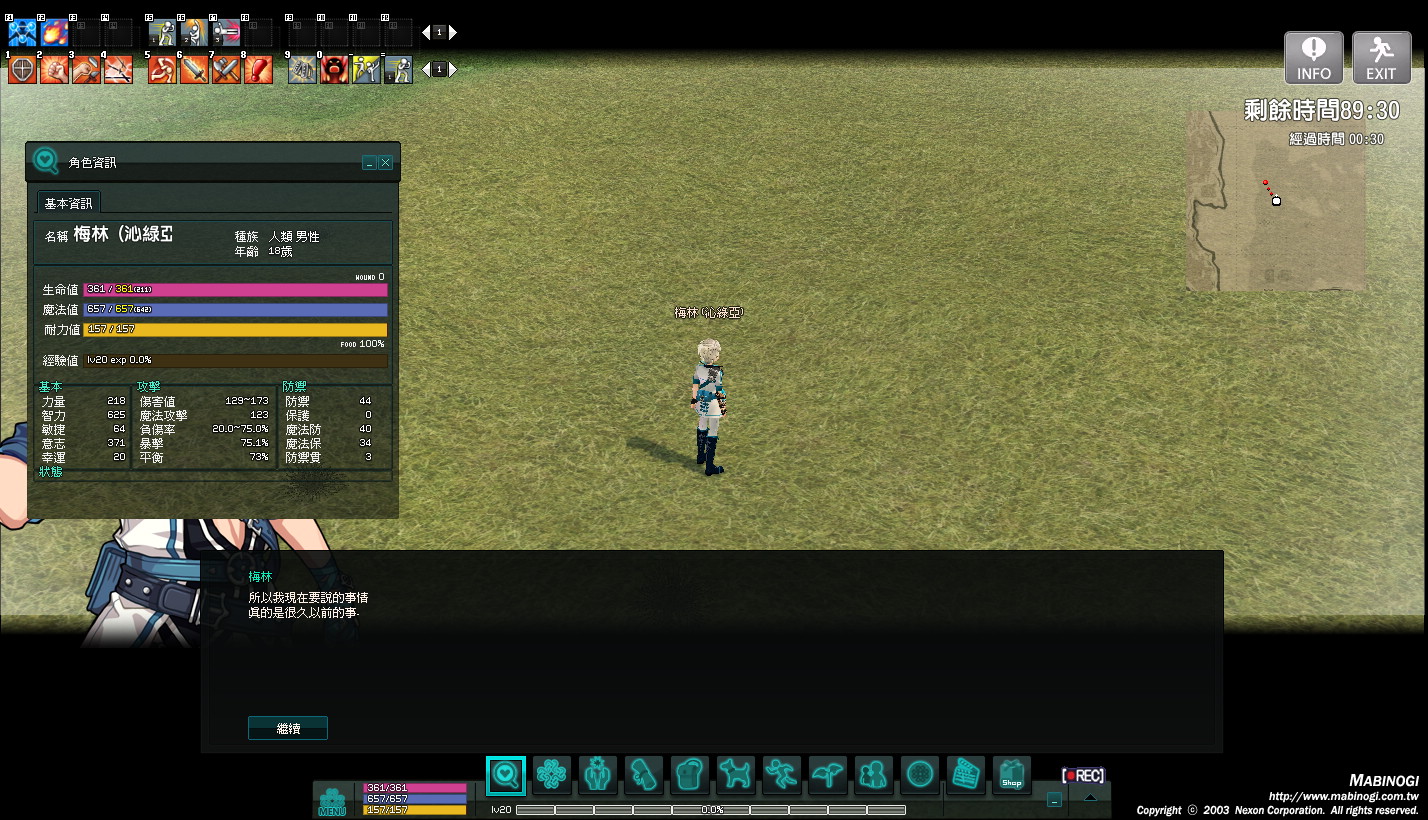1428x820 pixels.
Task: Click the EXIT button
Action: tap(1381, 58)
